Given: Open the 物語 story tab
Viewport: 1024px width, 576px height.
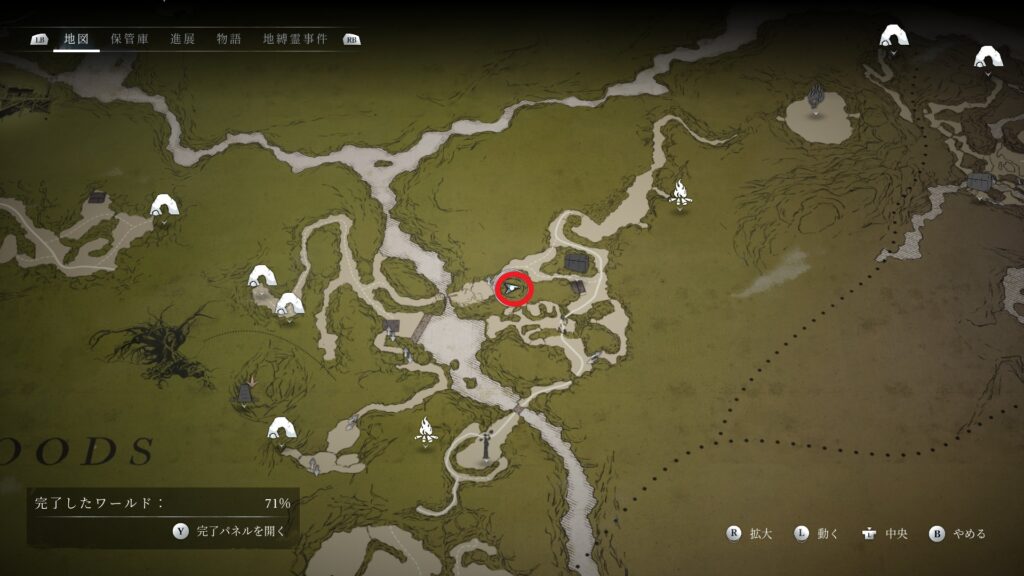Looking at the screenshot, I should click(228, 39).
